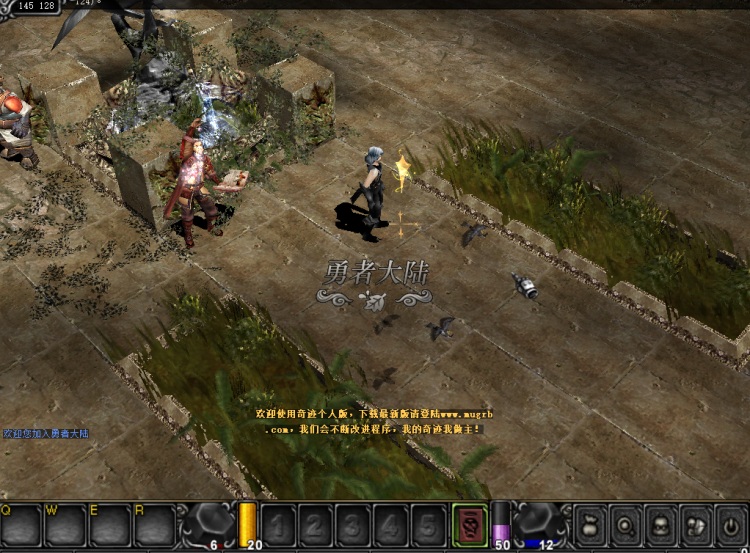Image resolution: width=750 pixels, height=553 pixels.
Task: Choose skill slot number 3
Action: click(x=354, y=525)
